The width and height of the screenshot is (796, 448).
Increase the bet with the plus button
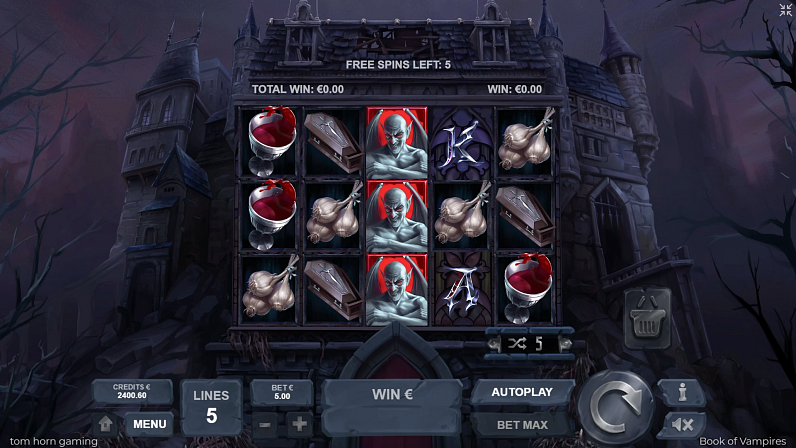[x=299, y=424]
